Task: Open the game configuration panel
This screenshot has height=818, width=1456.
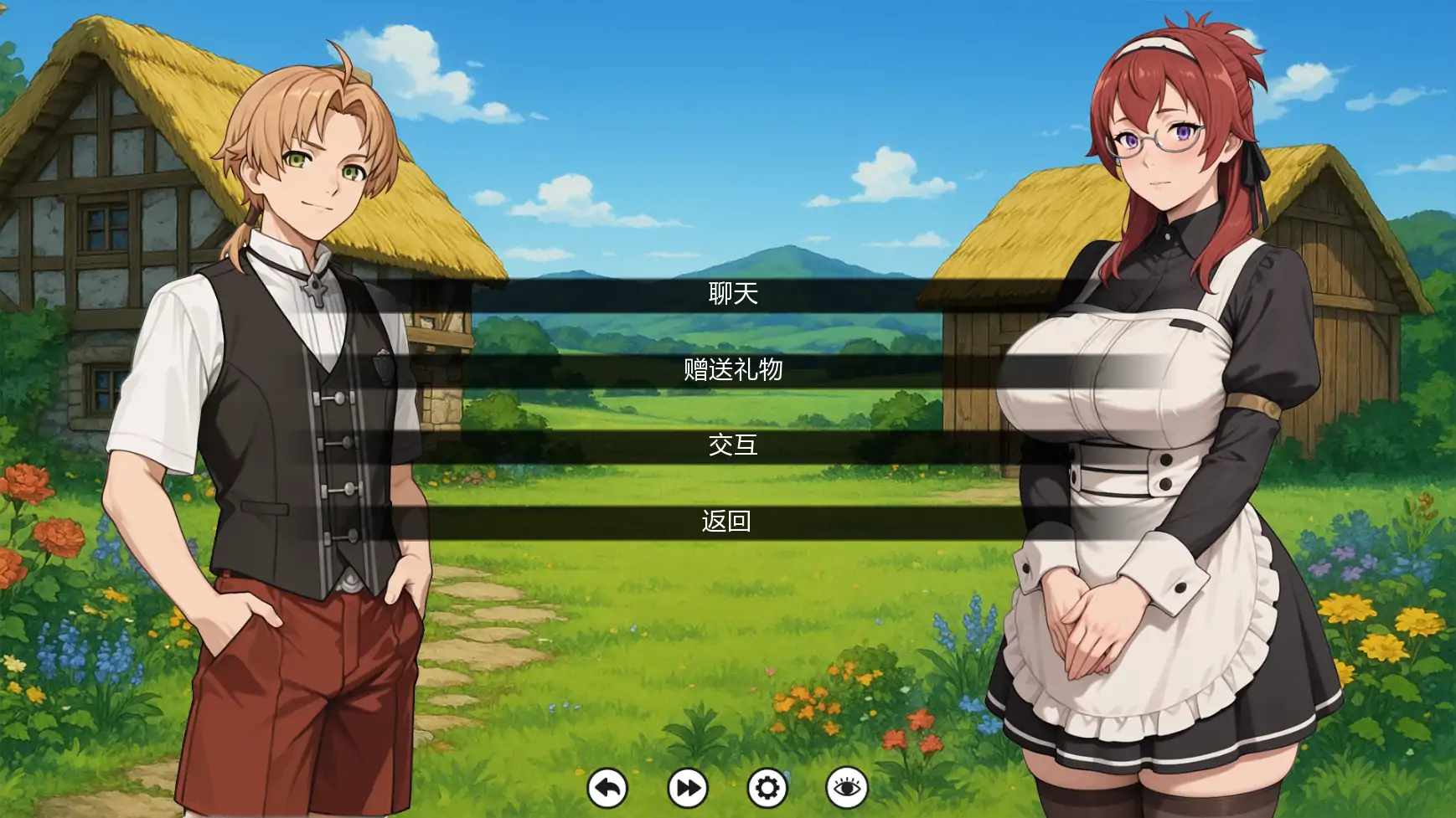Action: point(770,788)
